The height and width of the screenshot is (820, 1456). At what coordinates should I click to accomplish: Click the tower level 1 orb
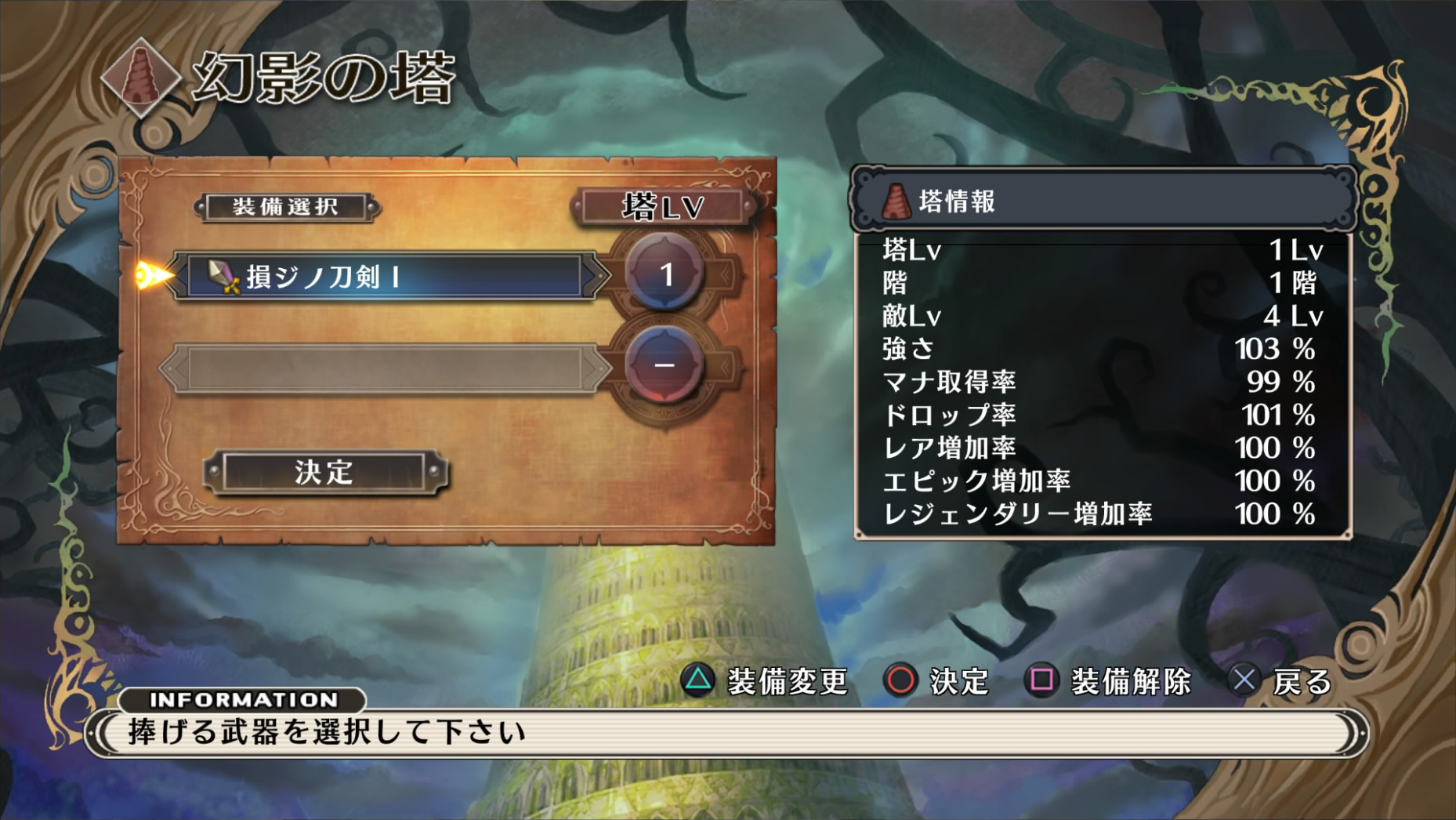[x=665, y=274]
